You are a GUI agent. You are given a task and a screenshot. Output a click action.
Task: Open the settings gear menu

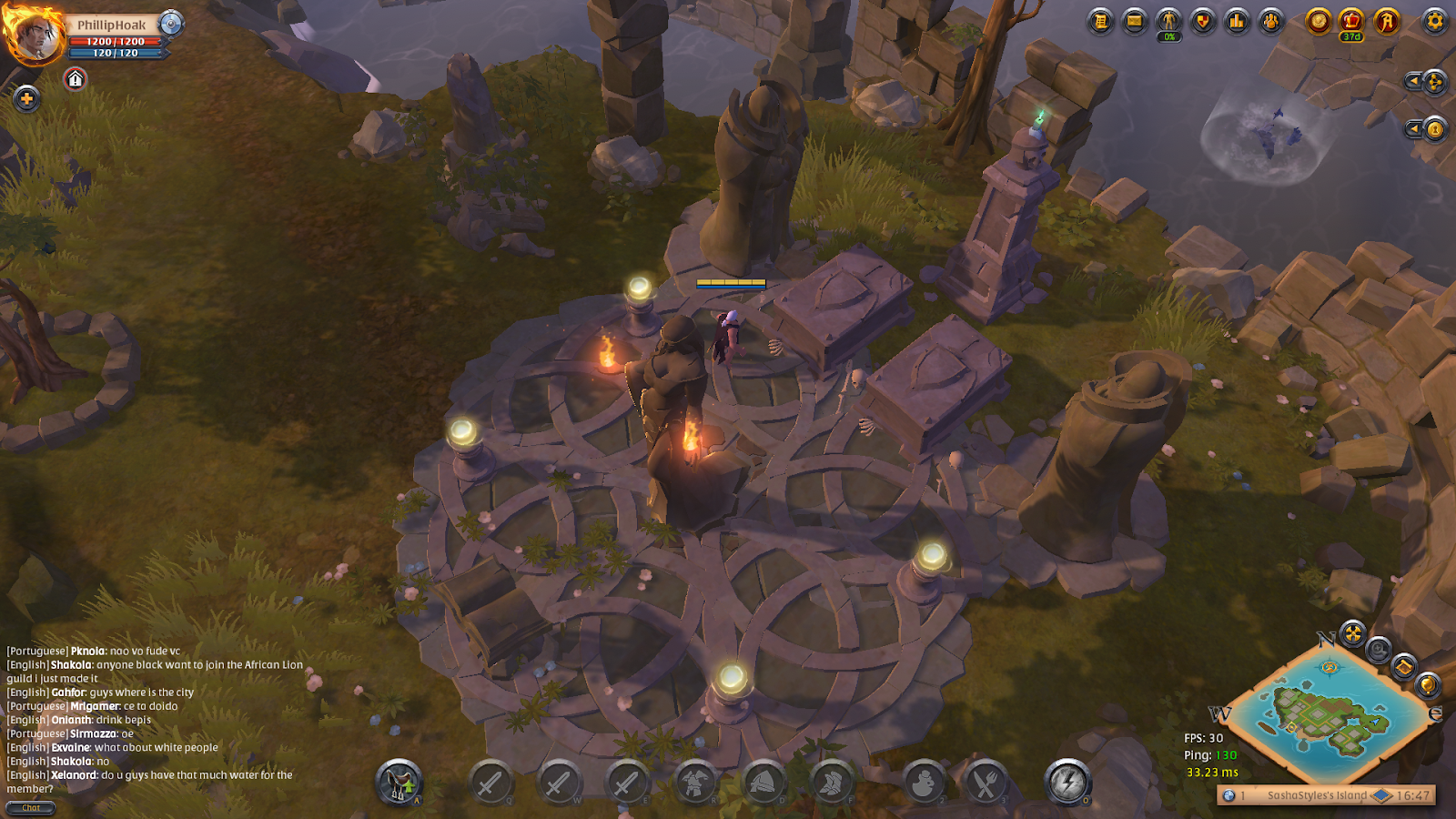click(x=1434, y=21)
